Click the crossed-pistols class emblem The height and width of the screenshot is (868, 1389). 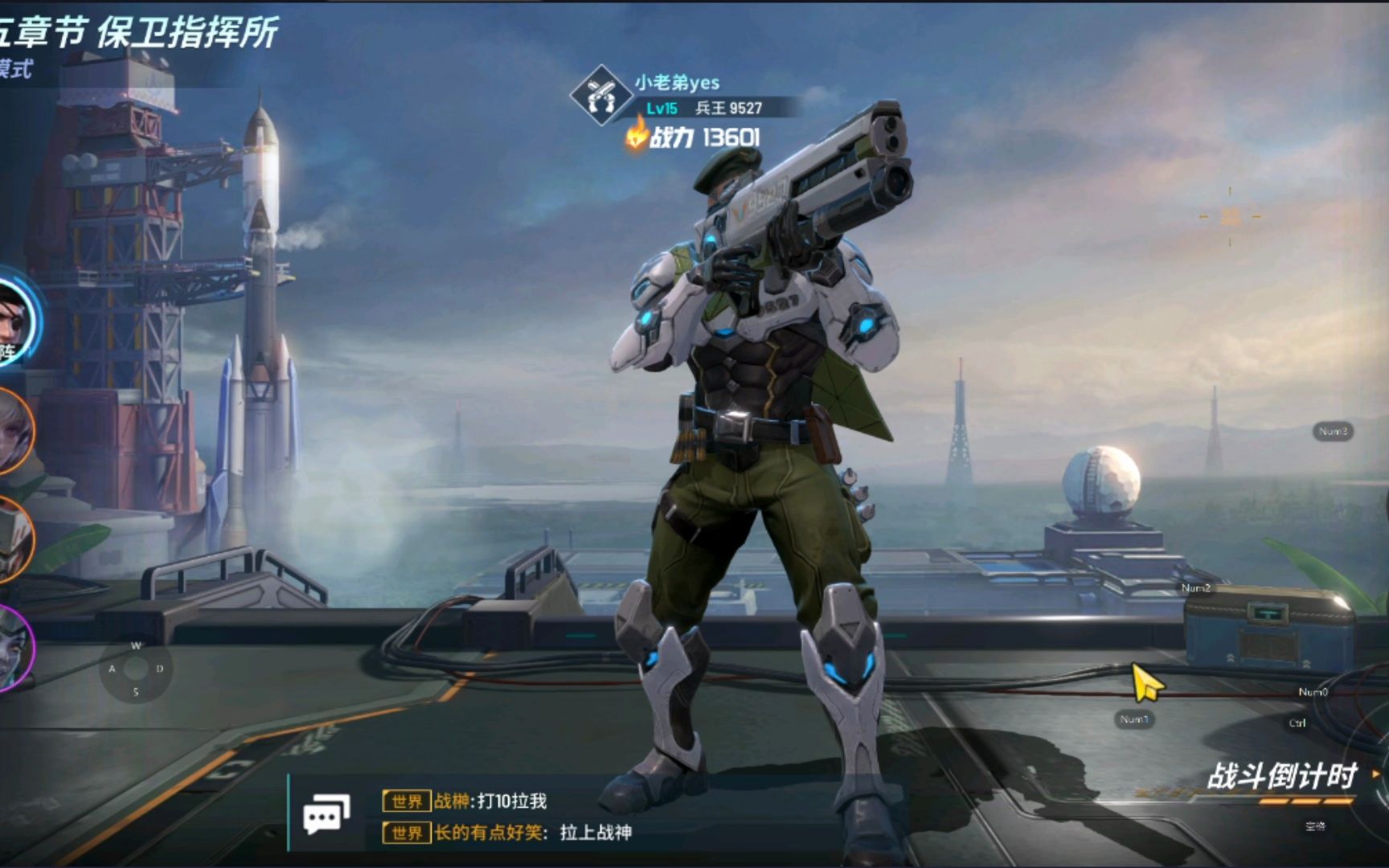[x=599, y=95]
